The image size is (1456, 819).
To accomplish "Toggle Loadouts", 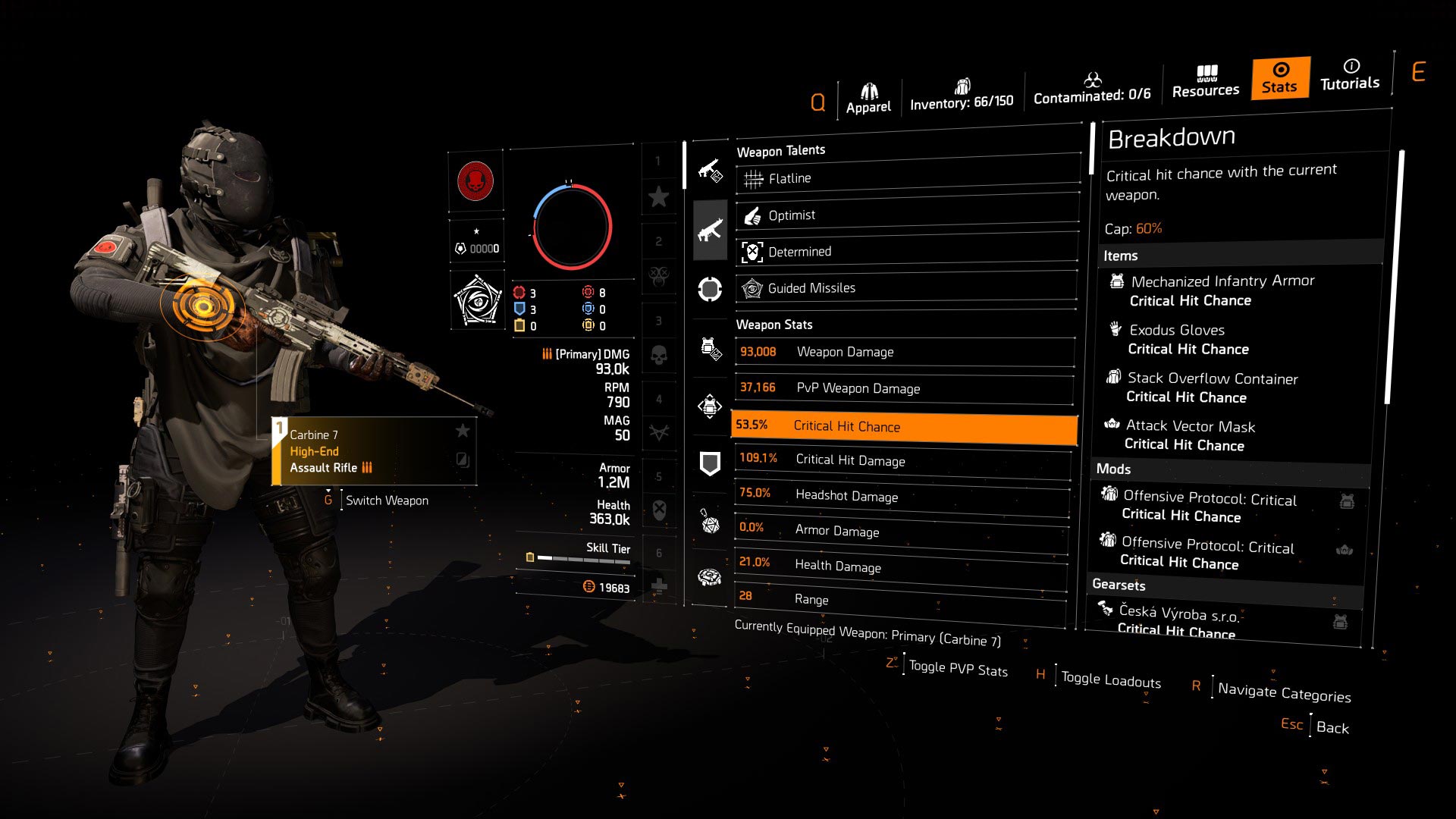I will pyautogui.click(x=1109, y=680).
